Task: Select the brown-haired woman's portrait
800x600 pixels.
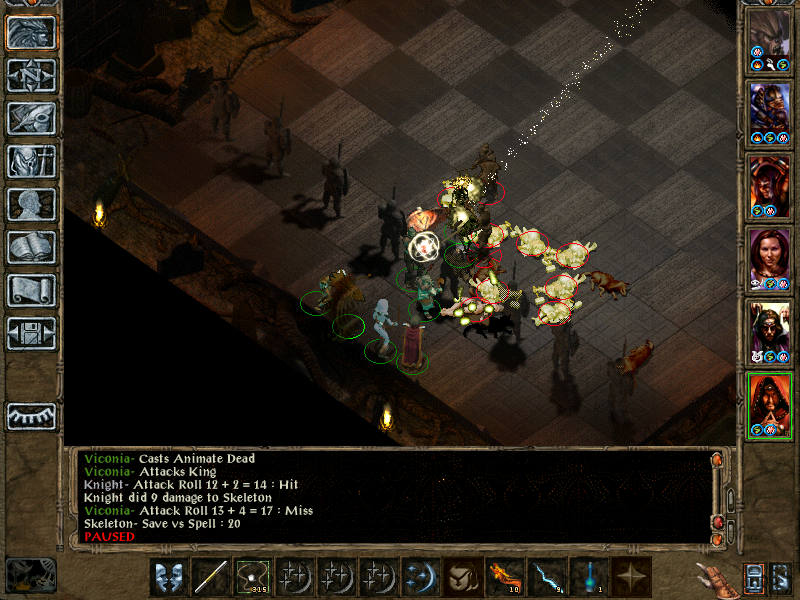Action: tap(770, 259)
